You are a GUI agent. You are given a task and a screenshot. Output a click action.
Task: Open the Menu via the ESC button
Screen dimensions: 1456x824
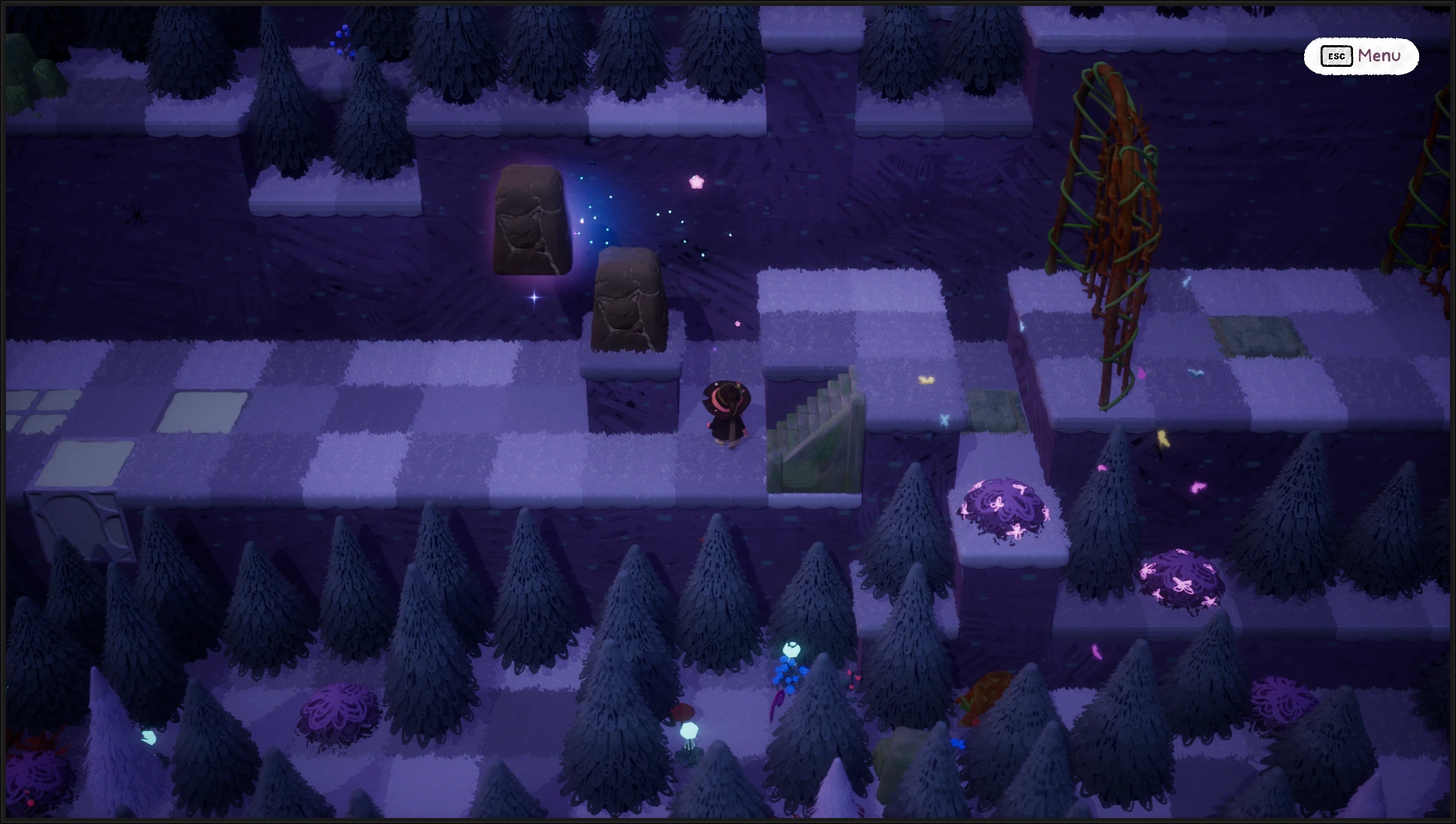click(x=1382, y=56)
